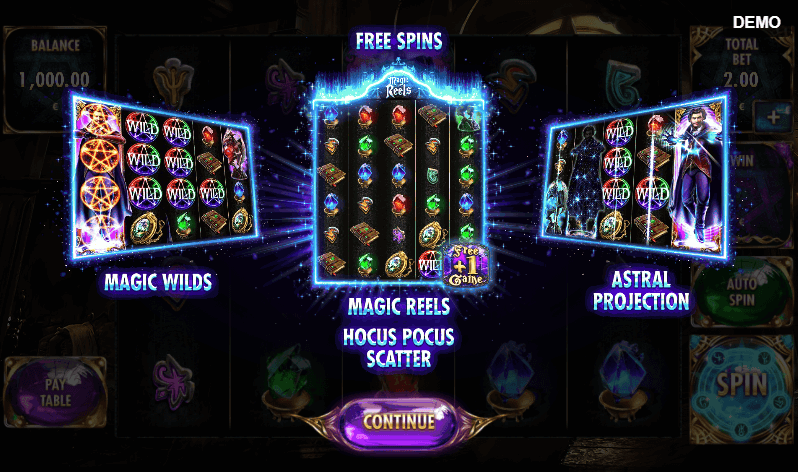Select the Magic Wilds preview panel
This screenshot has width=798, height=472.
(x=162, y=174)
